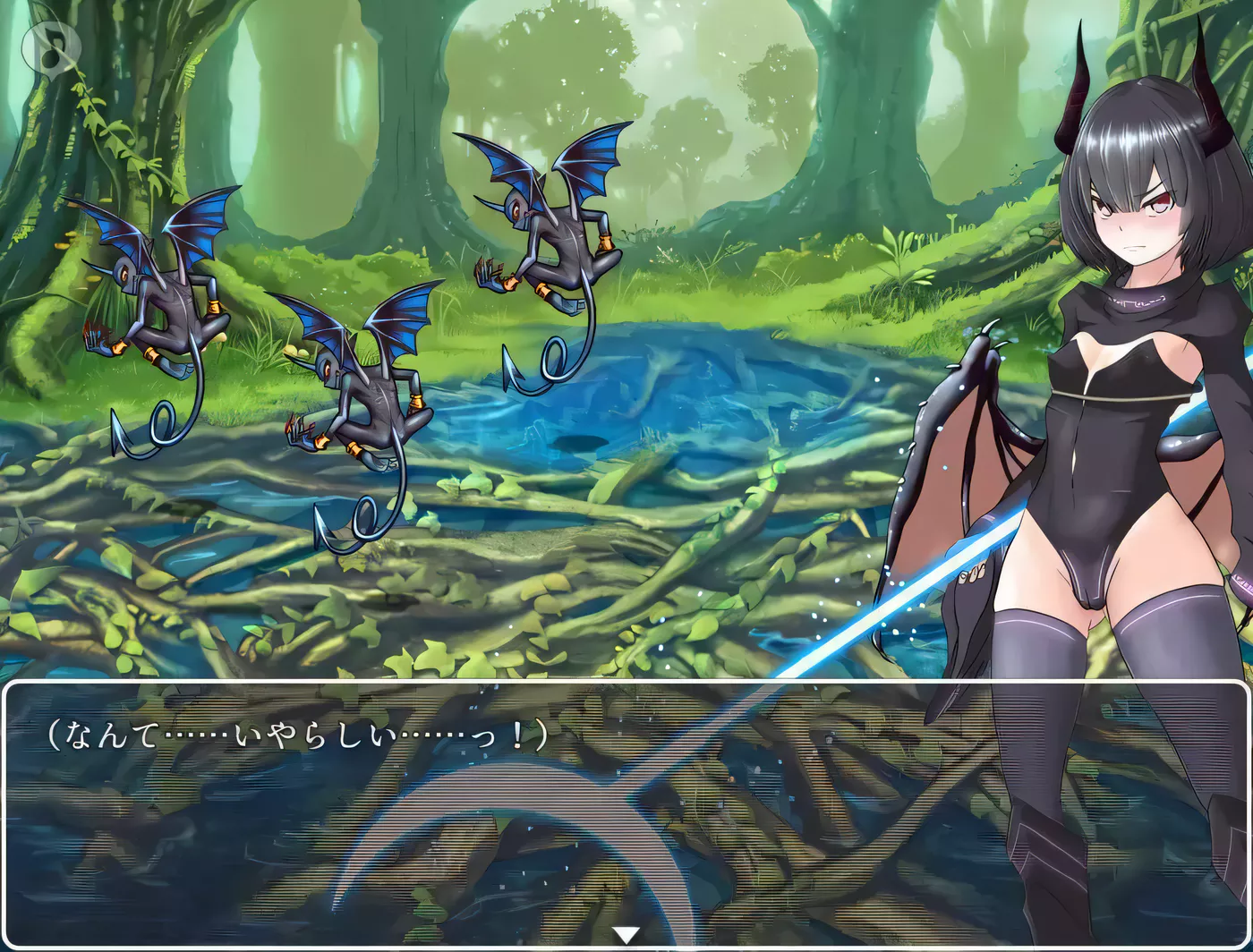Advance the text with the white triangle indicator
The height and width of the screenshot is (952, 1253).
(x=626, y=936)
